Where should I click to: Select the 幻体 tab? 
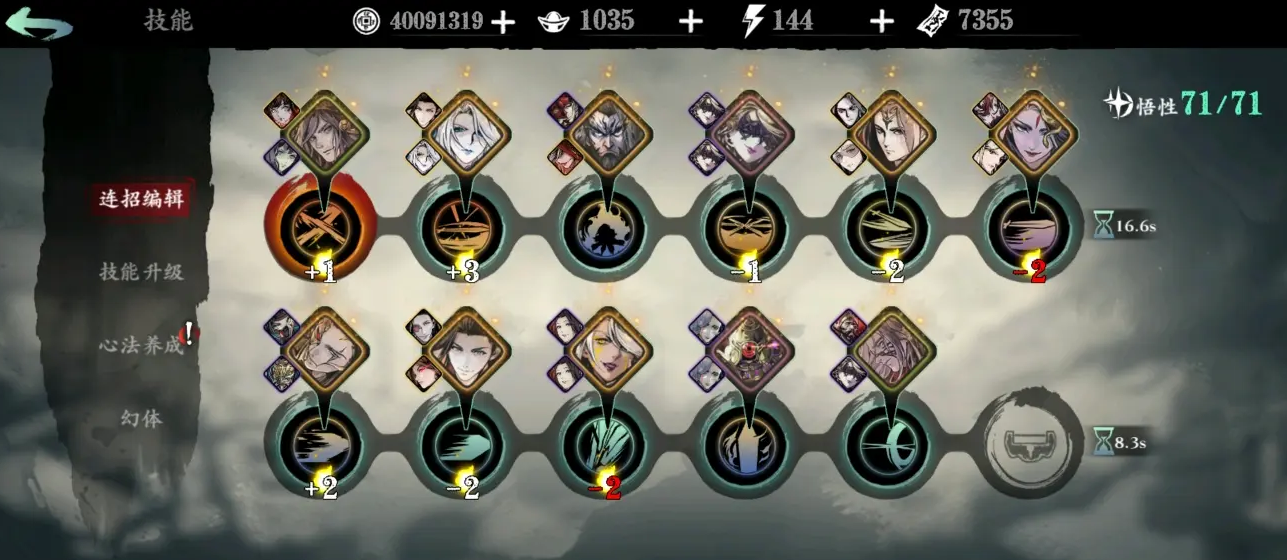(x=142, y=418)
